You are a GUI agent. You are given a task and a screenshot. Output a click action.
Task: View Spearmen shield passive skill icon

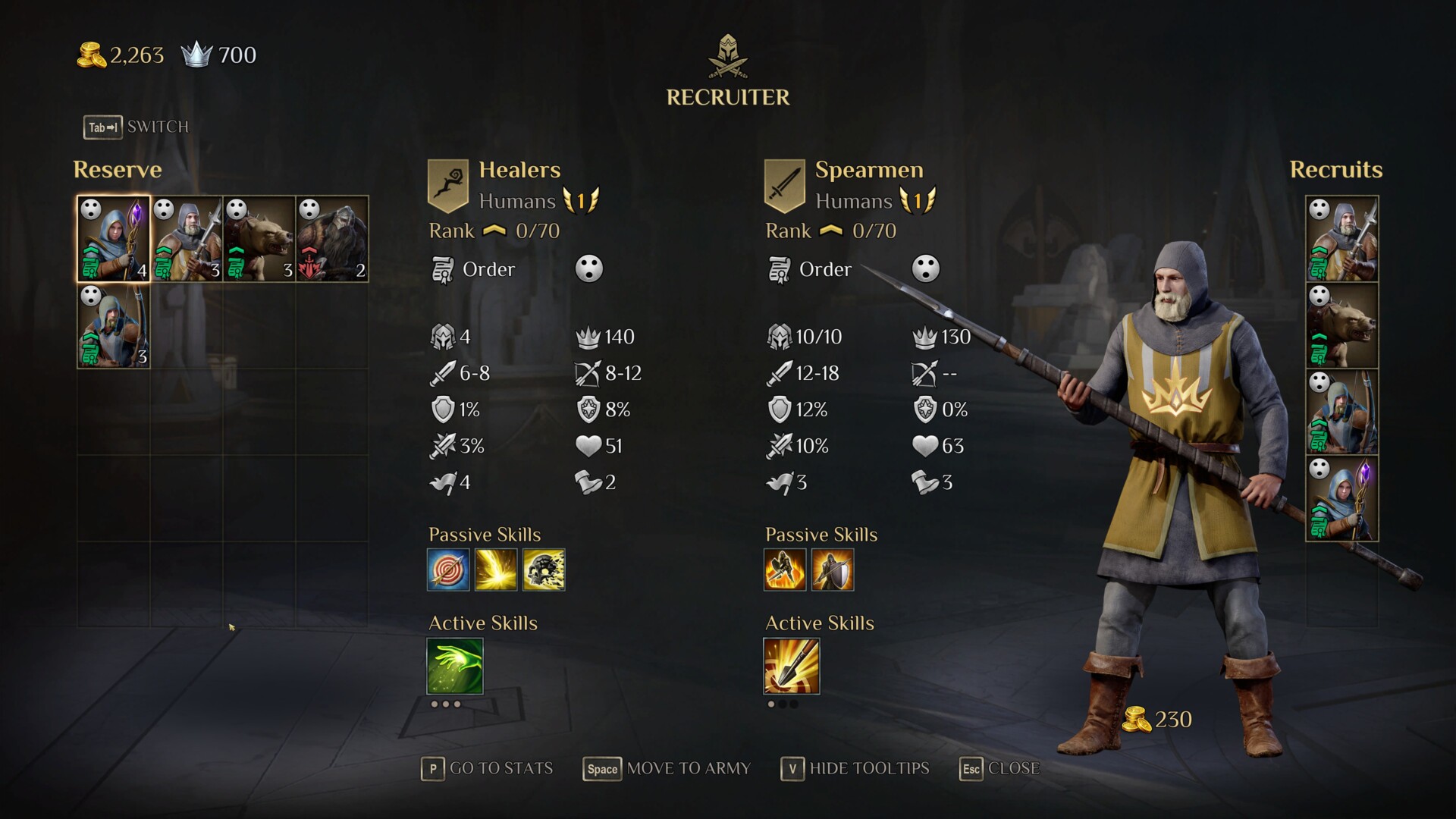click(x=833, y=570)
